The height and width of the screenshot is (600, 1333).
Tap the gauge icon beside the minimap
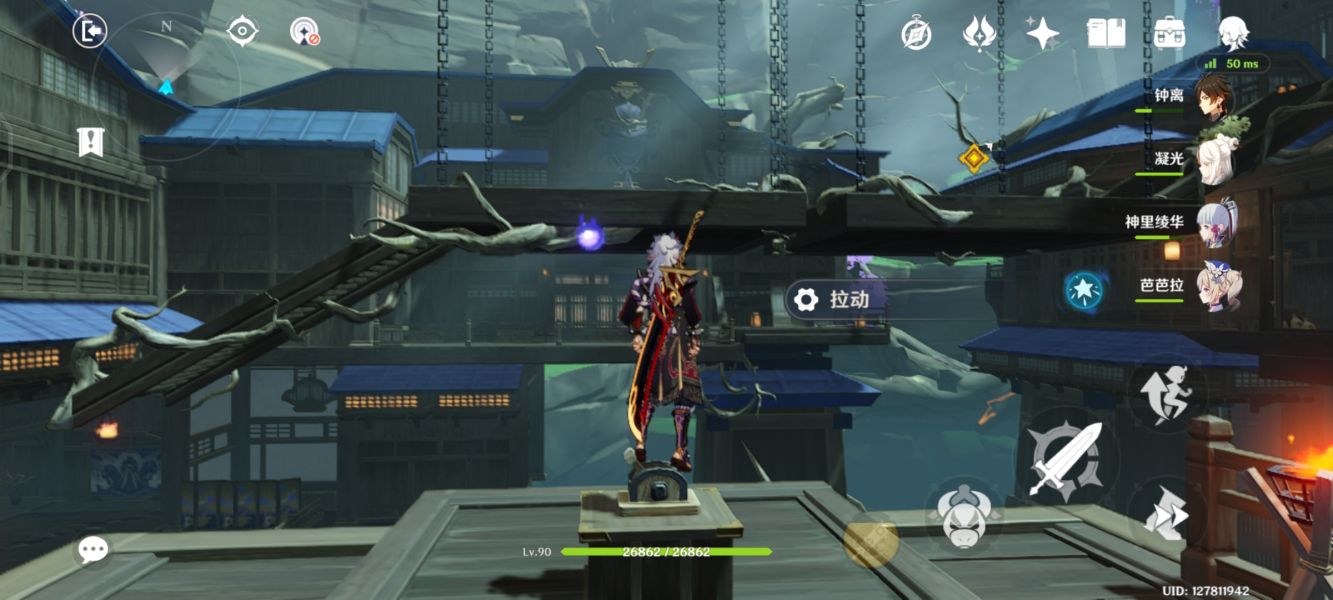[304, 32]
